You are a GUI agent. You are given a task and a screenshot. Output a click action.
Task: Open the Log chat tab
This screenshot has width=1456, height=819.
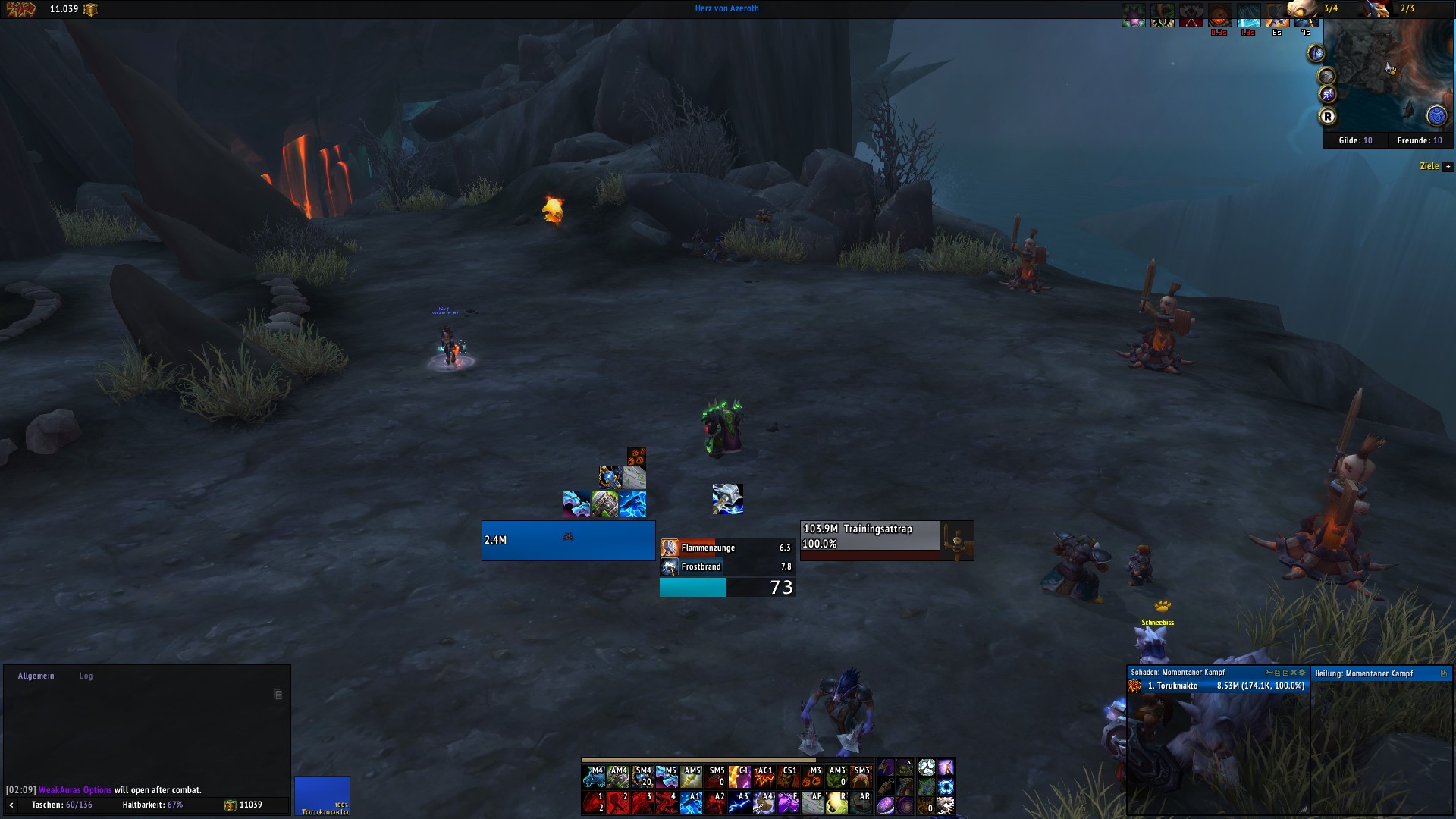86,676
